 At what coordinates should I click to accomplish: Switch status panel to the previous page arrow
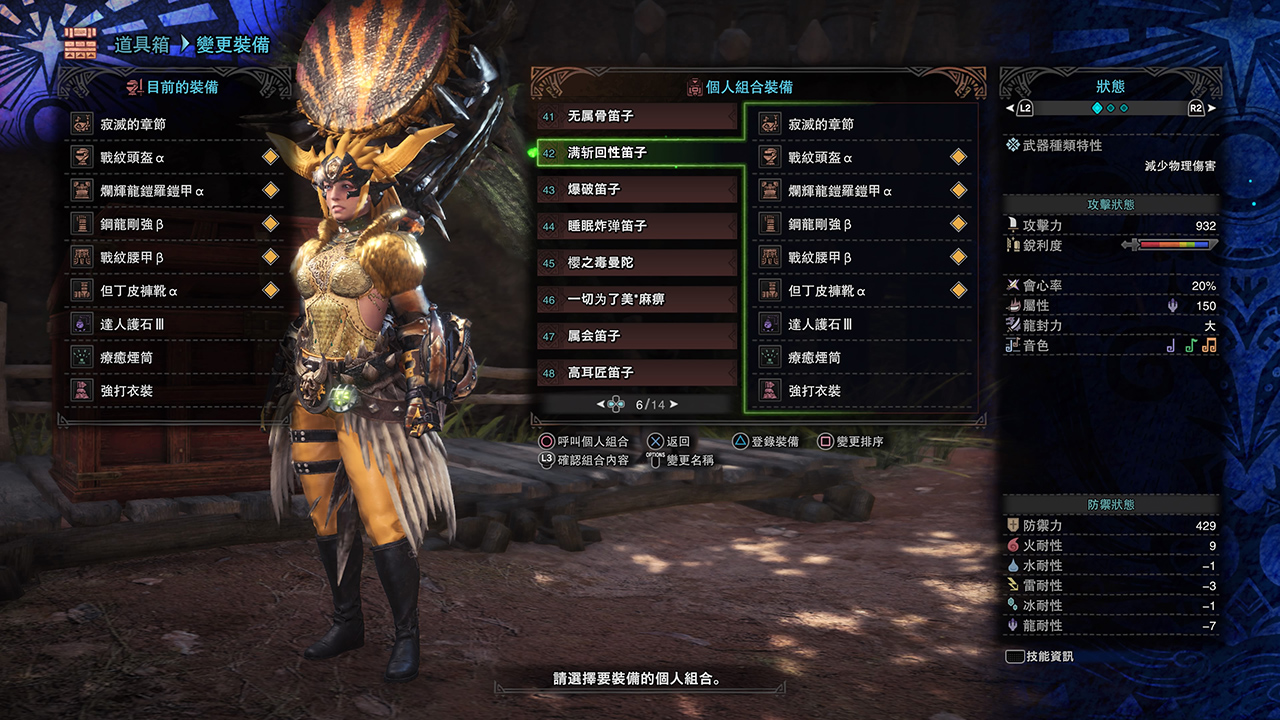point(1009,108)
